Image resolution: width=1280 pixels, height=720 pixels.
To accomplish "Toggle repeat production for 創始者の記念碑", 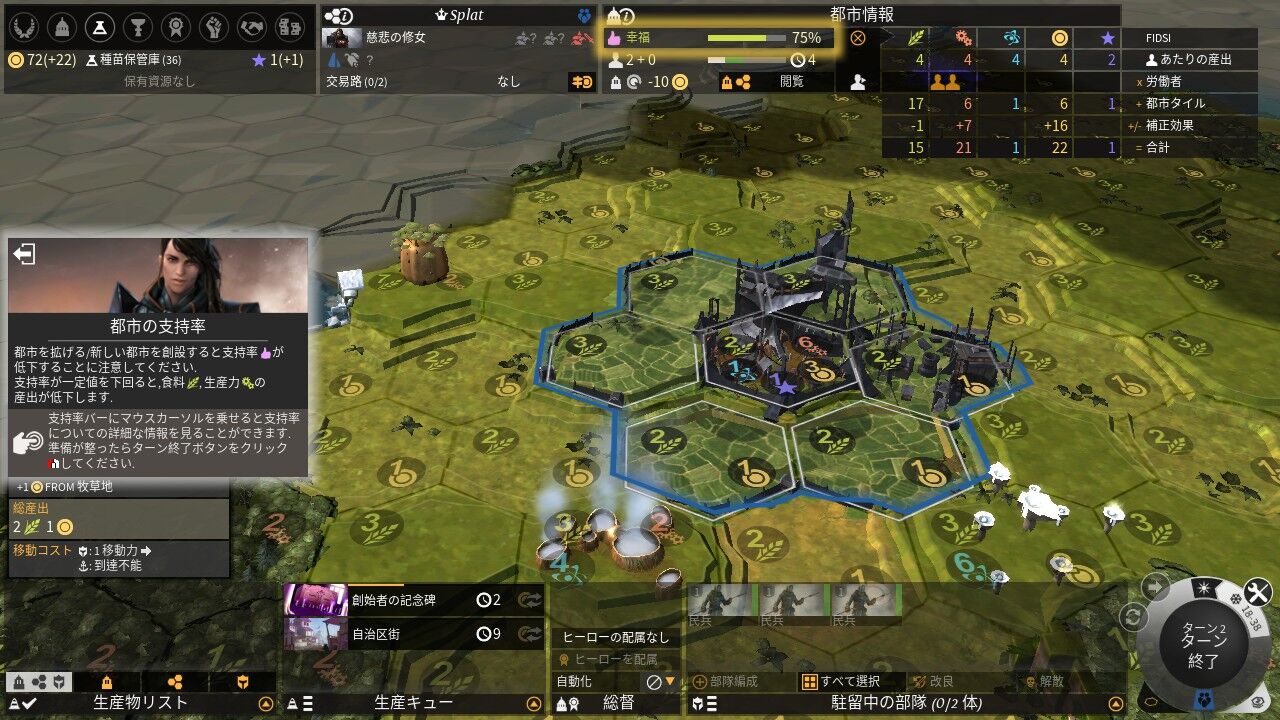I will [530, 600].
